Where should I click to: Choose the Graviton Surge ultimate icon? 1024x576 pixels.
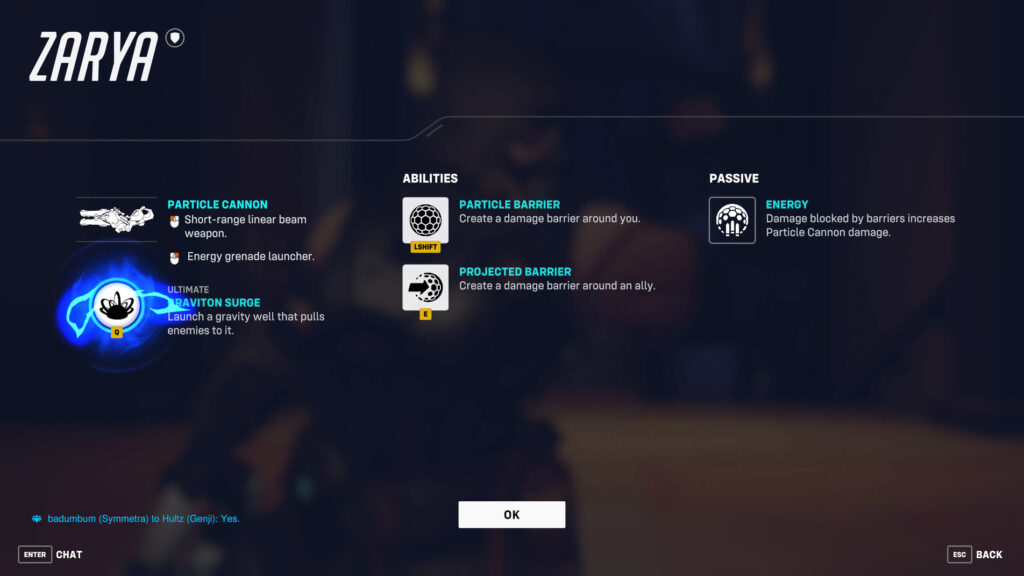117,305
